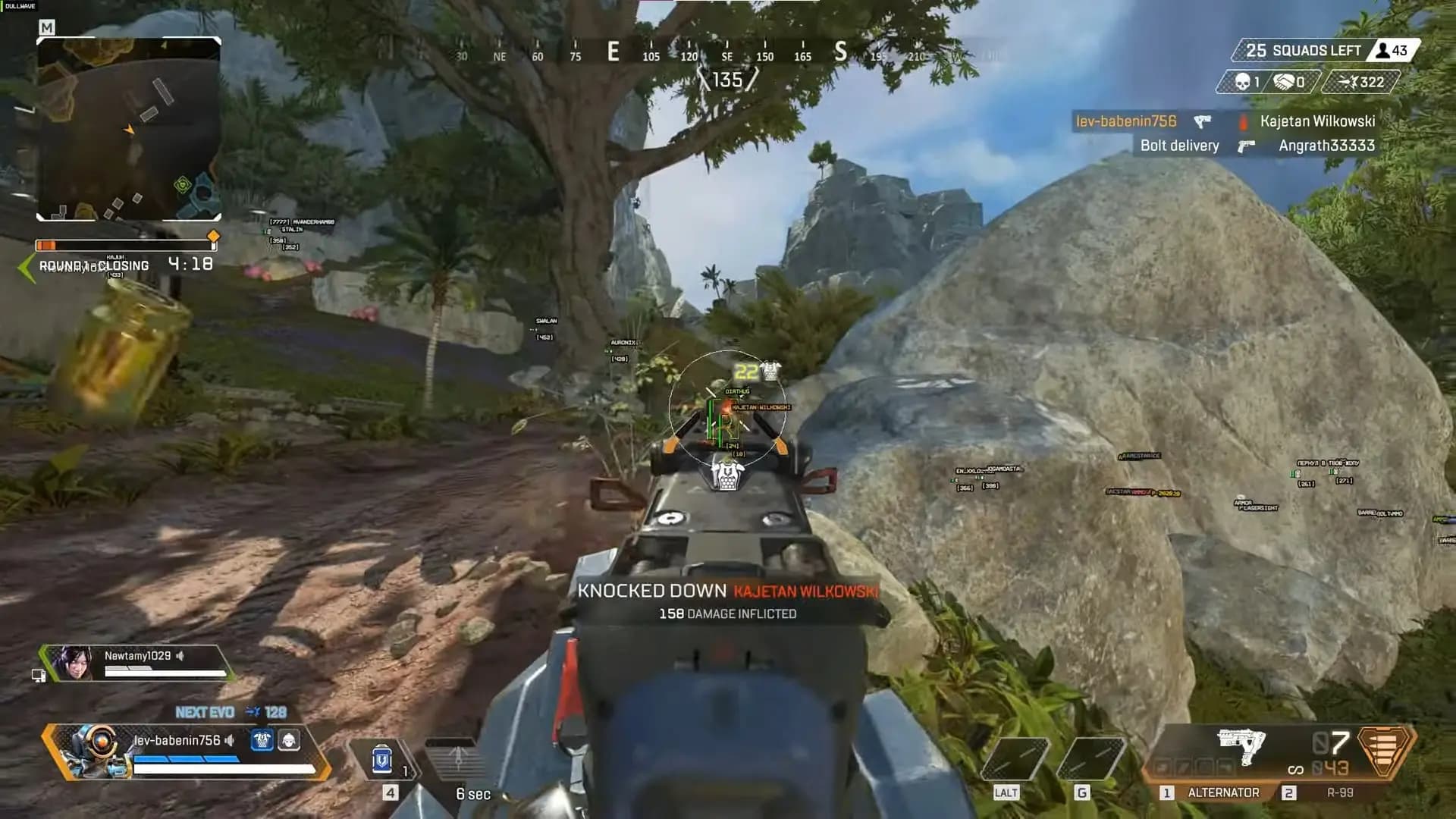The width and height of the screenshot is (1456, 819).
Task: Click the blue evo shield armor icon
Action: pos(262,740)
